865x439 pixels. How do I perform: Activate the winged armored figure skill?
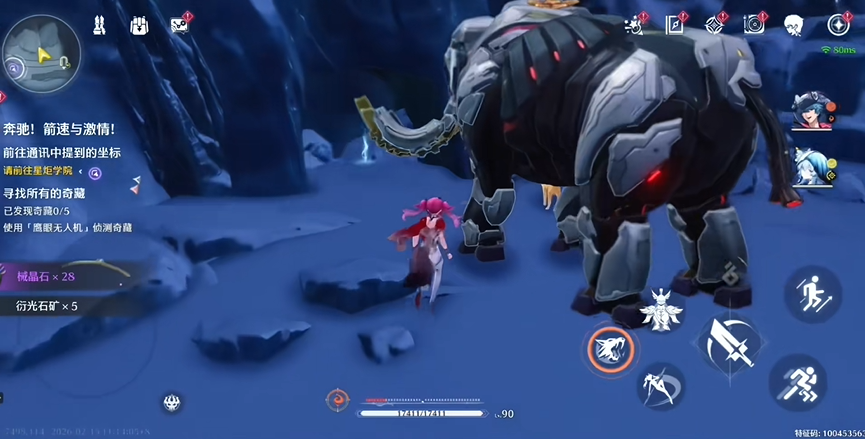(661, 309)
